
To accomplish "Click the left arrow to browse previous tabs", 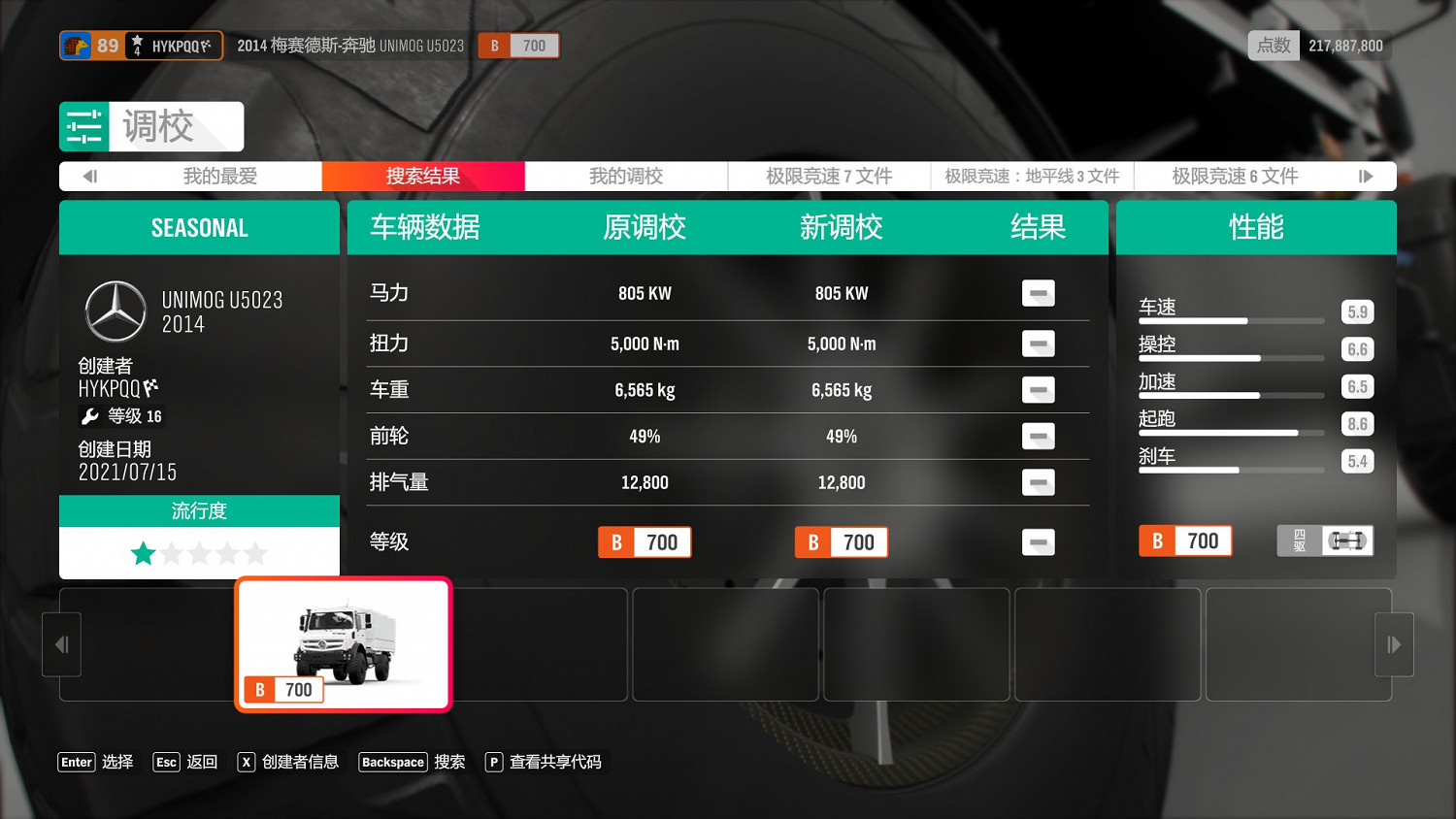I will (90, 176).
